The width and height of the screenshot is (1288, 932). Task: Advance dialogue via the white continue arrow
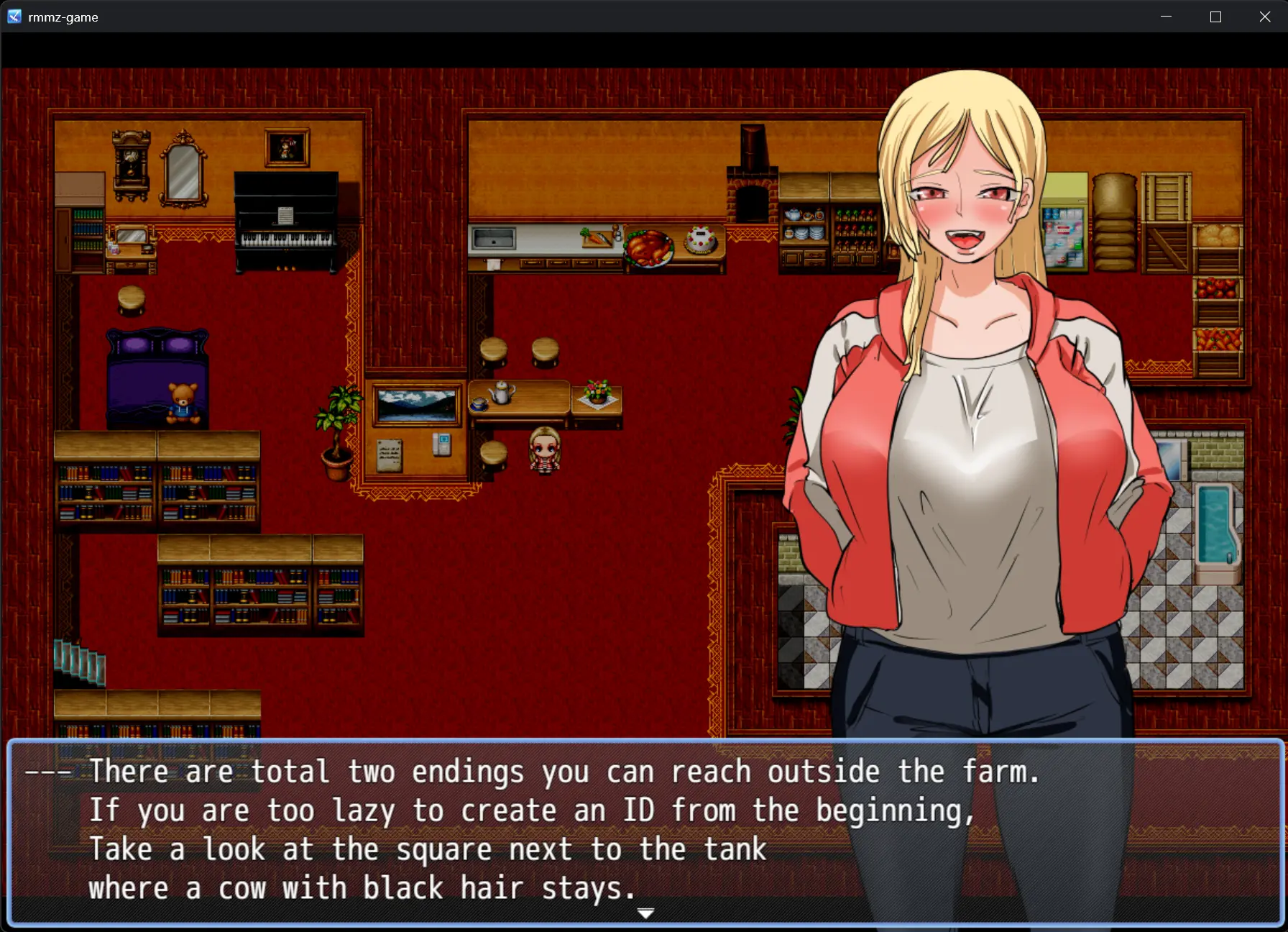click(x=645, y=913)
